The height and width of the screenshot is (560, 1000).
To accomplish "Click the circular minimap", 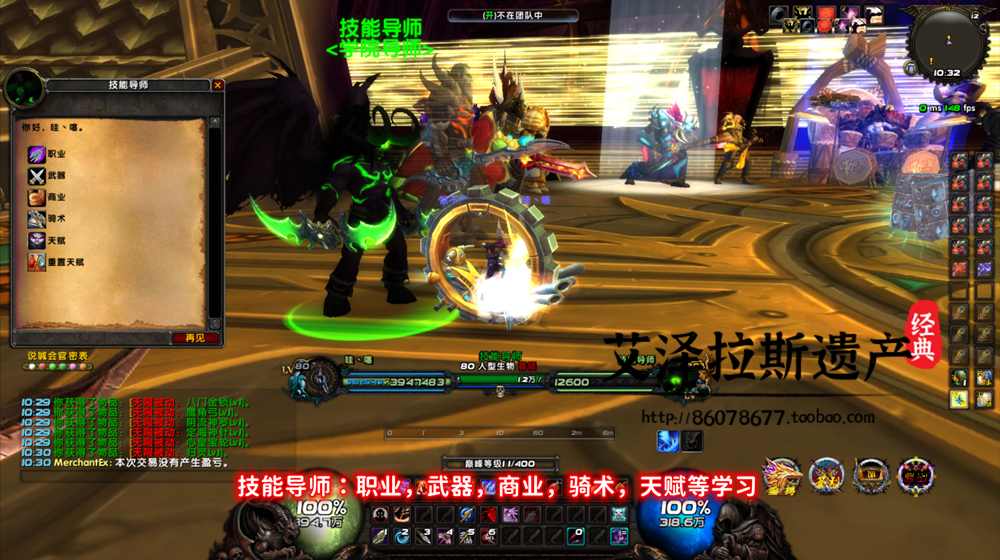I will (945, 39).
